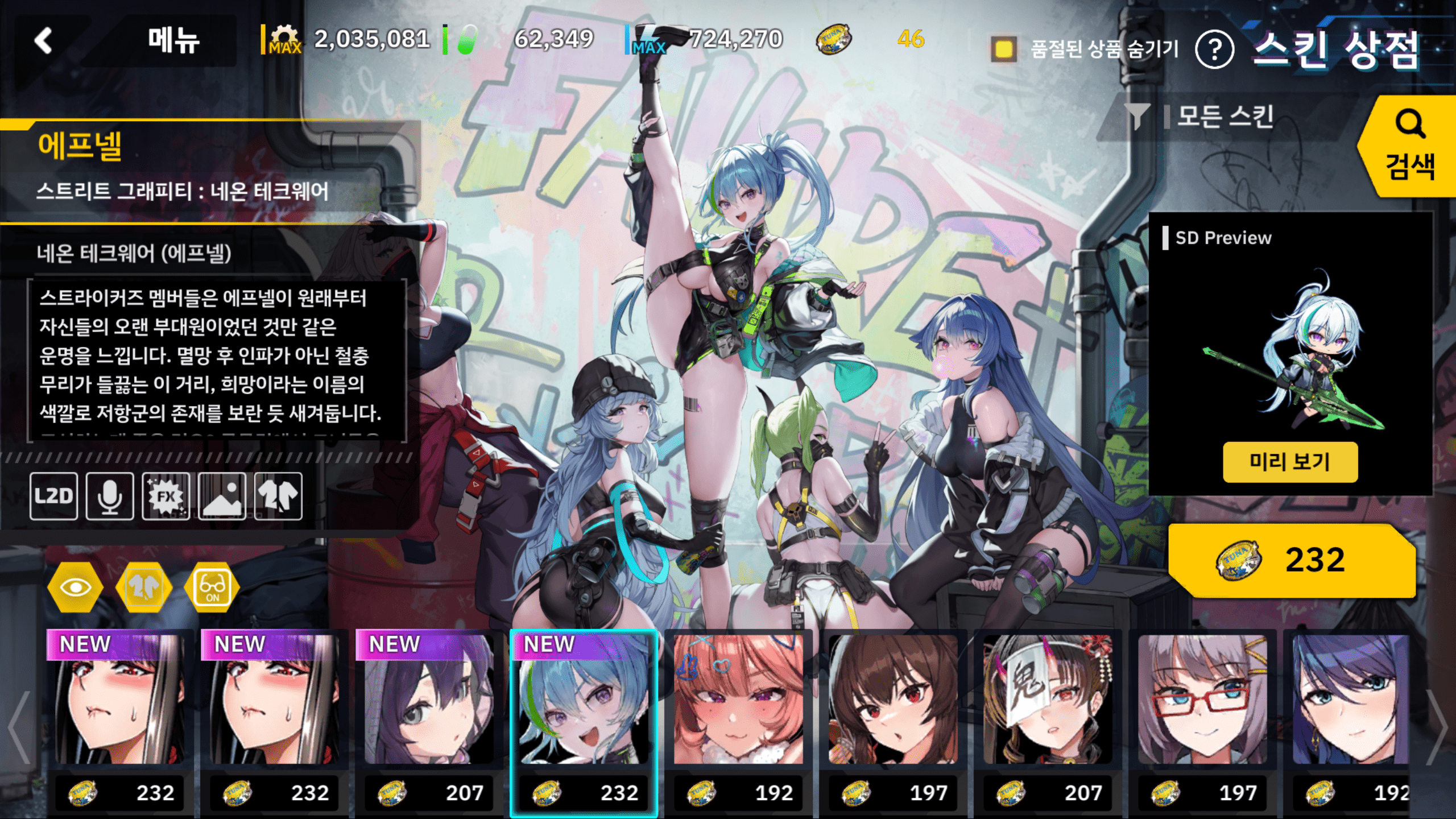
Task: Click the 검색 search button
Action: pyautogui.click(x=1409, y=147)
